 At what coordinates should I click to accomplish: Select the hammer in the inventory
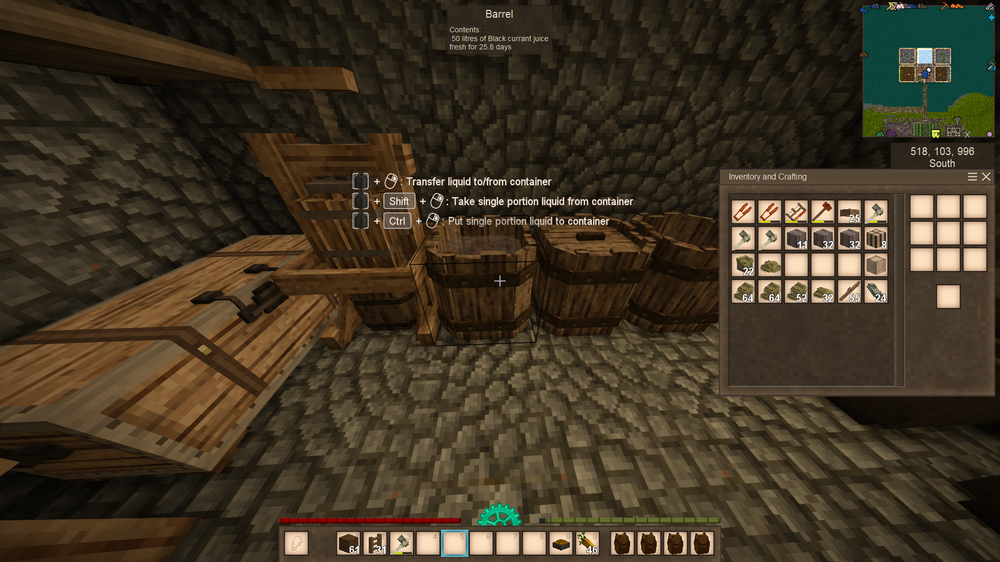click(x=822, y=211)
